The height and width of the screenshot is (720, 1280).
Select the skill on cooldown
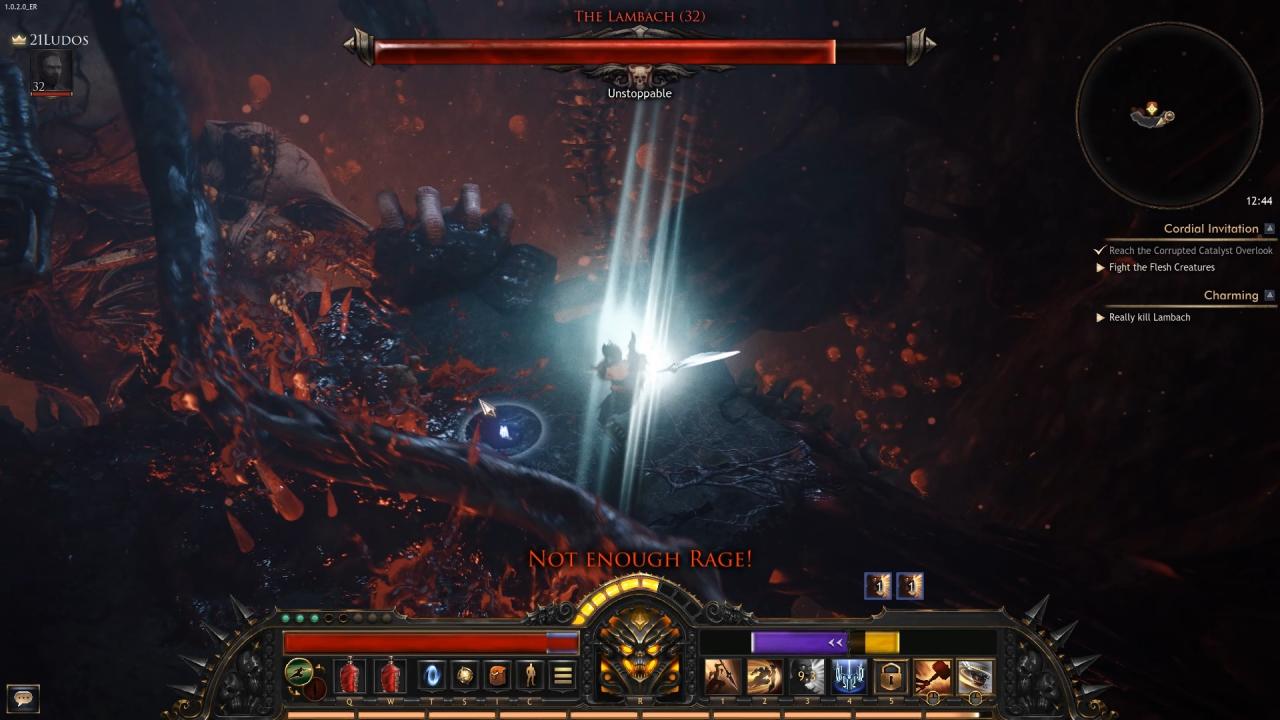[807, 676]
